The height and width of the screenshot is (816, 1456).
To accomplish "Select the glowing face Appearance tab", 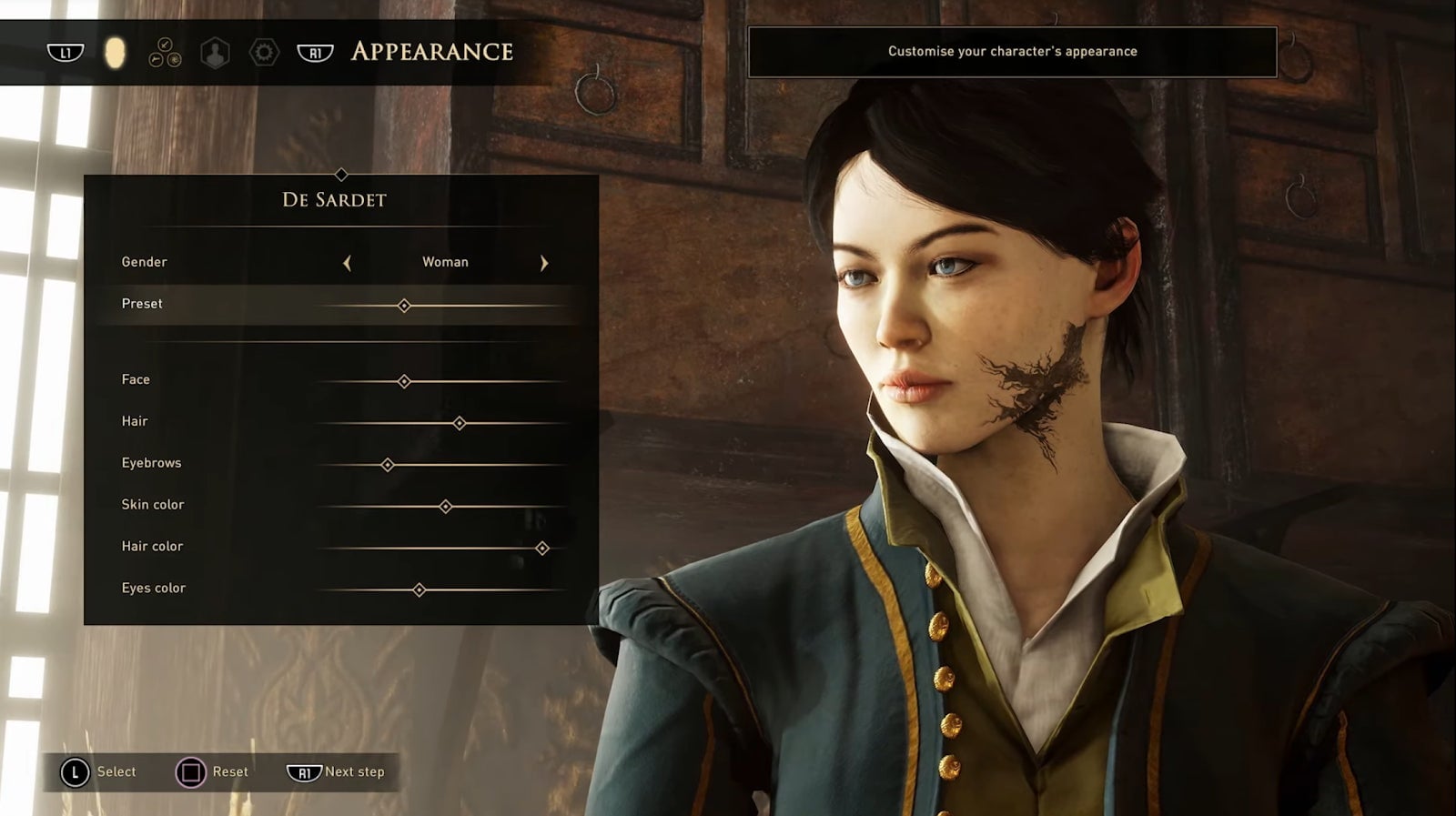I will [115, 53].
